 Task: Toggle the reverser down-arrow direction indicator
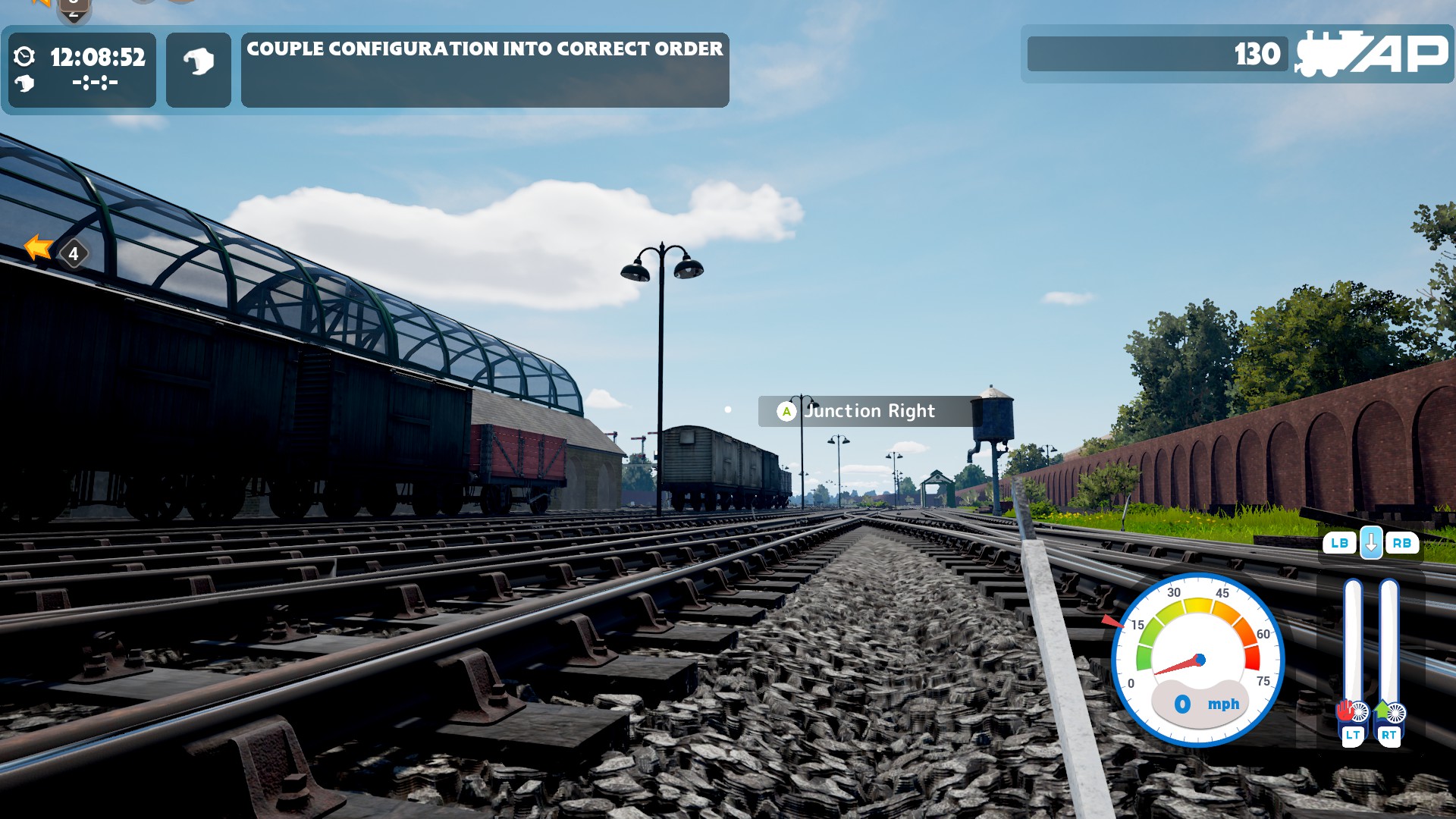[1370, 543]
